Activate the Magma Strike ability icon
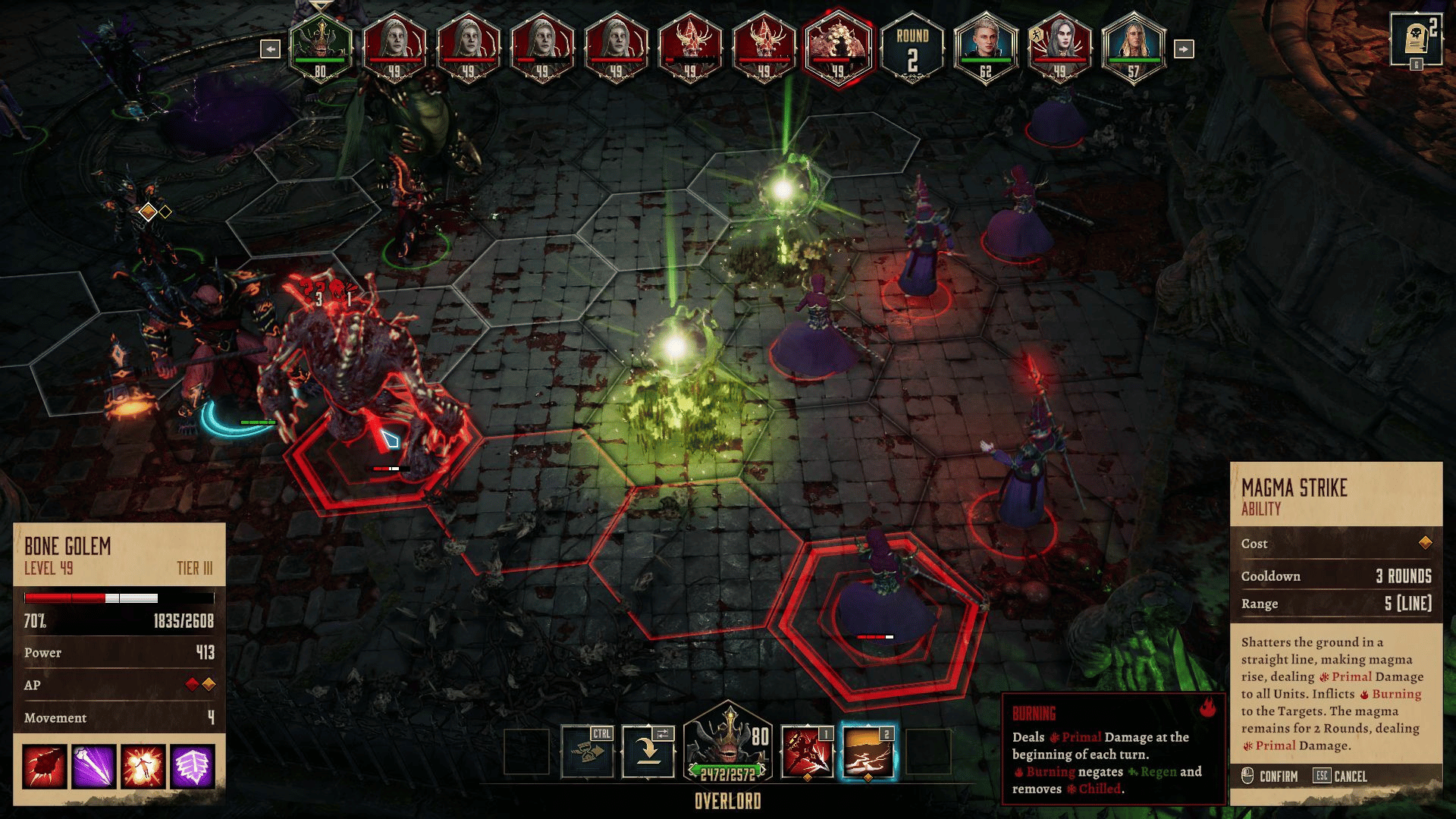Screen dimensions: 1456x819 tap(868, 752)
